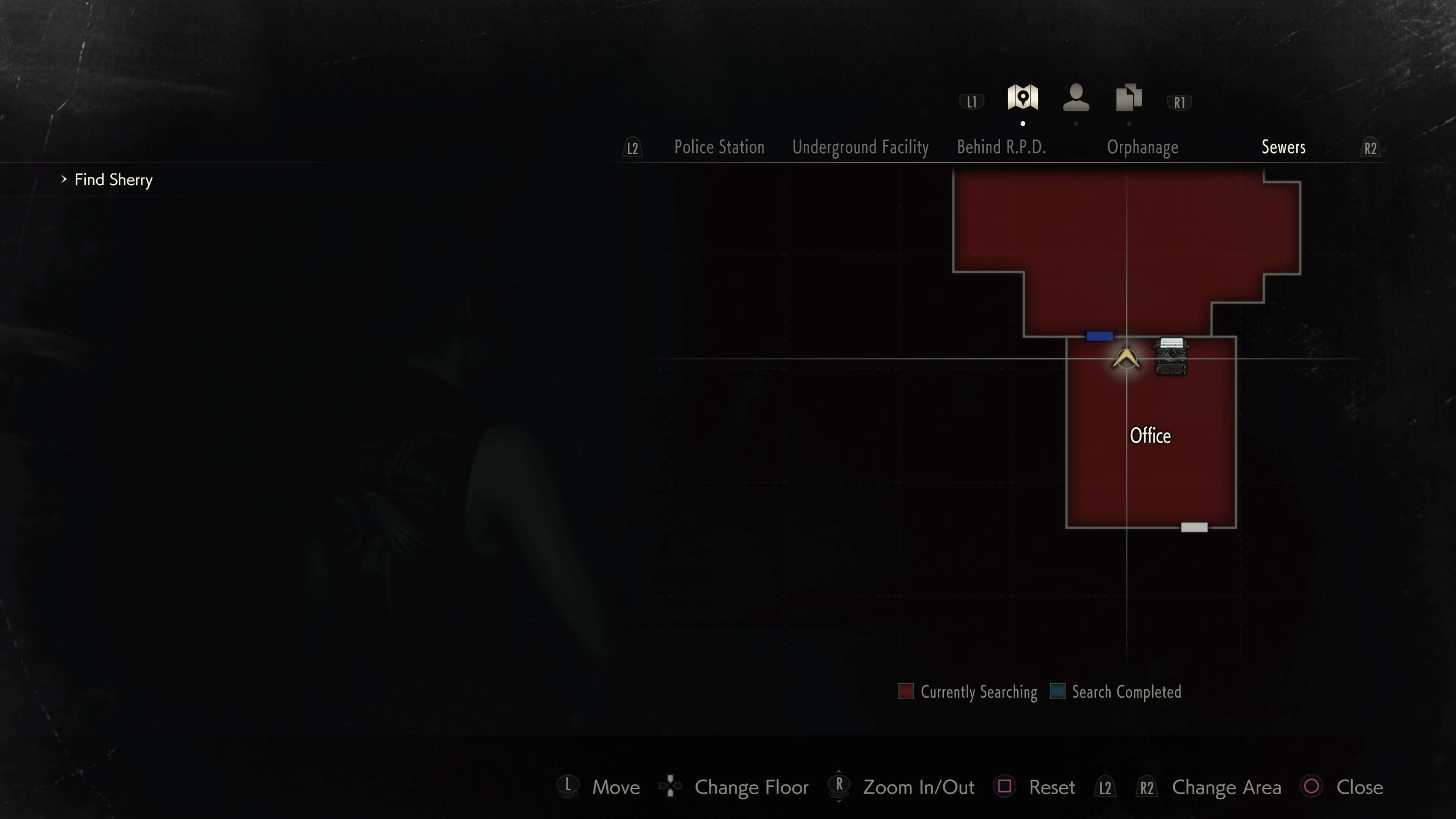This screenshot has height=819, width=1456.
Task: Click the blue door marker on map
Action: 1099,336
